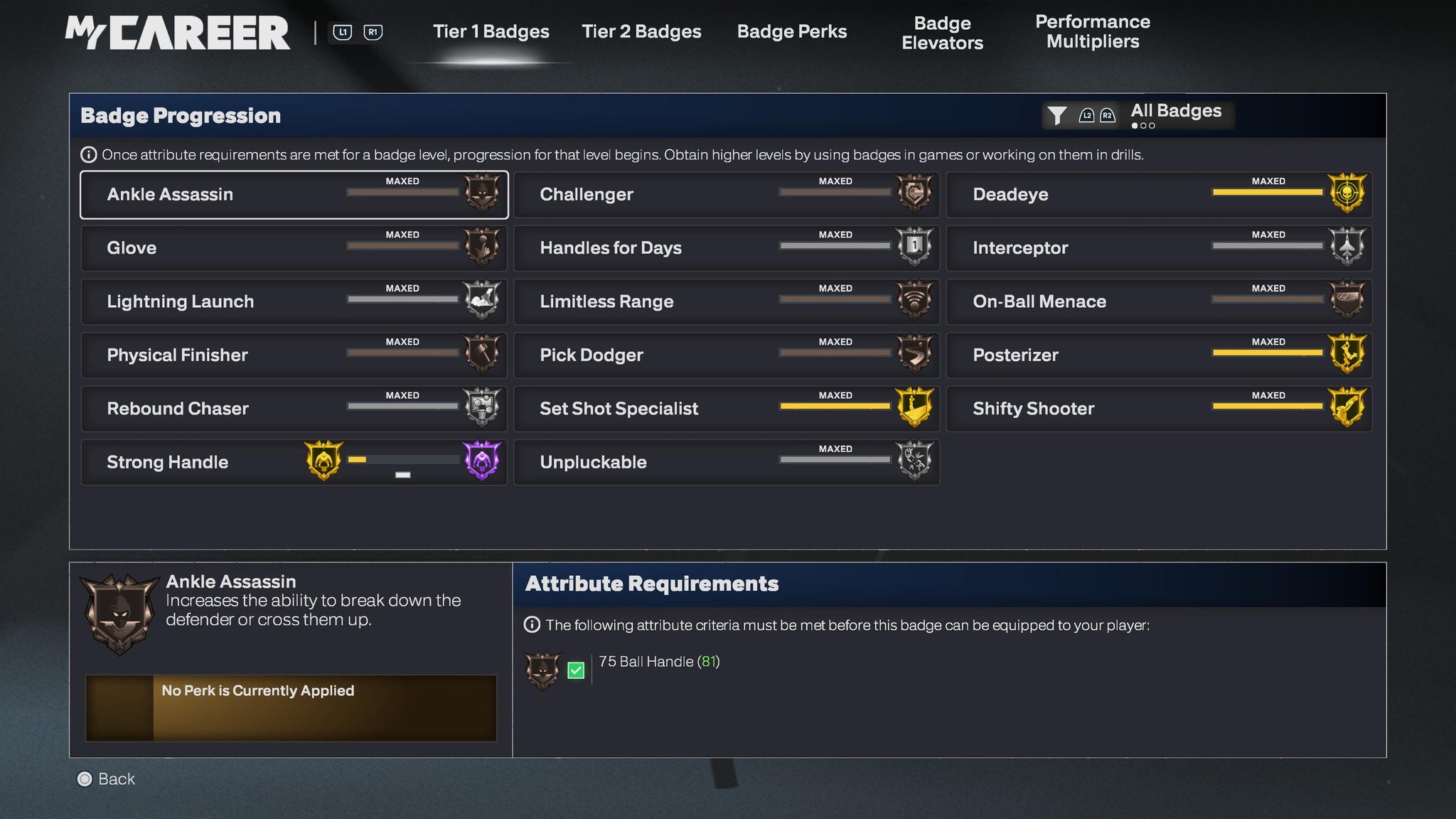Viewport: 1456px width, 819px height.
Task: Select the Tier 1 Badges tab
Action: pyautogui.click(x=491, y=32)
